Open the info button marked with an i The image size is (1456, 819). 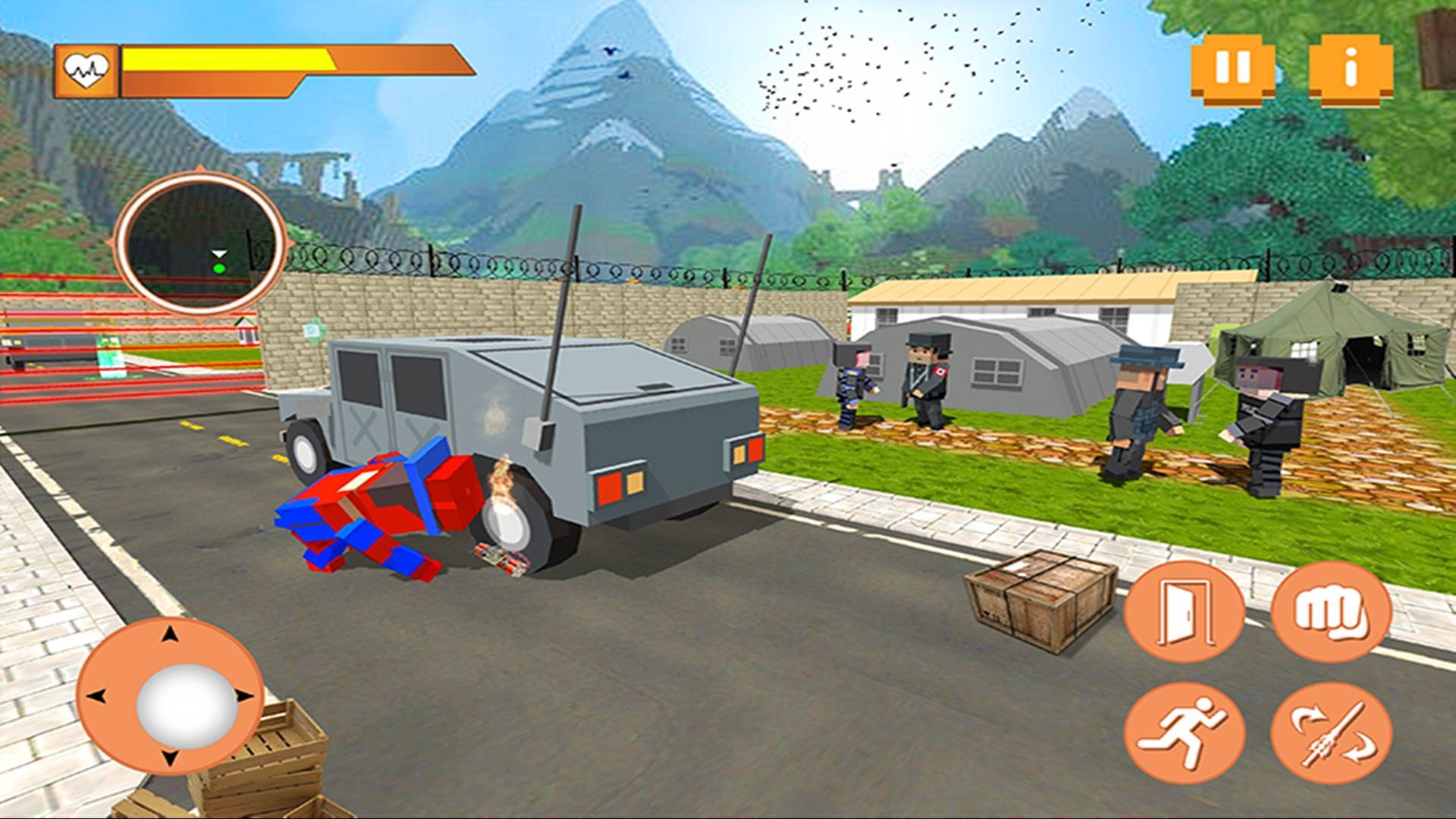pyautogui.click(x=1351, y=69)
